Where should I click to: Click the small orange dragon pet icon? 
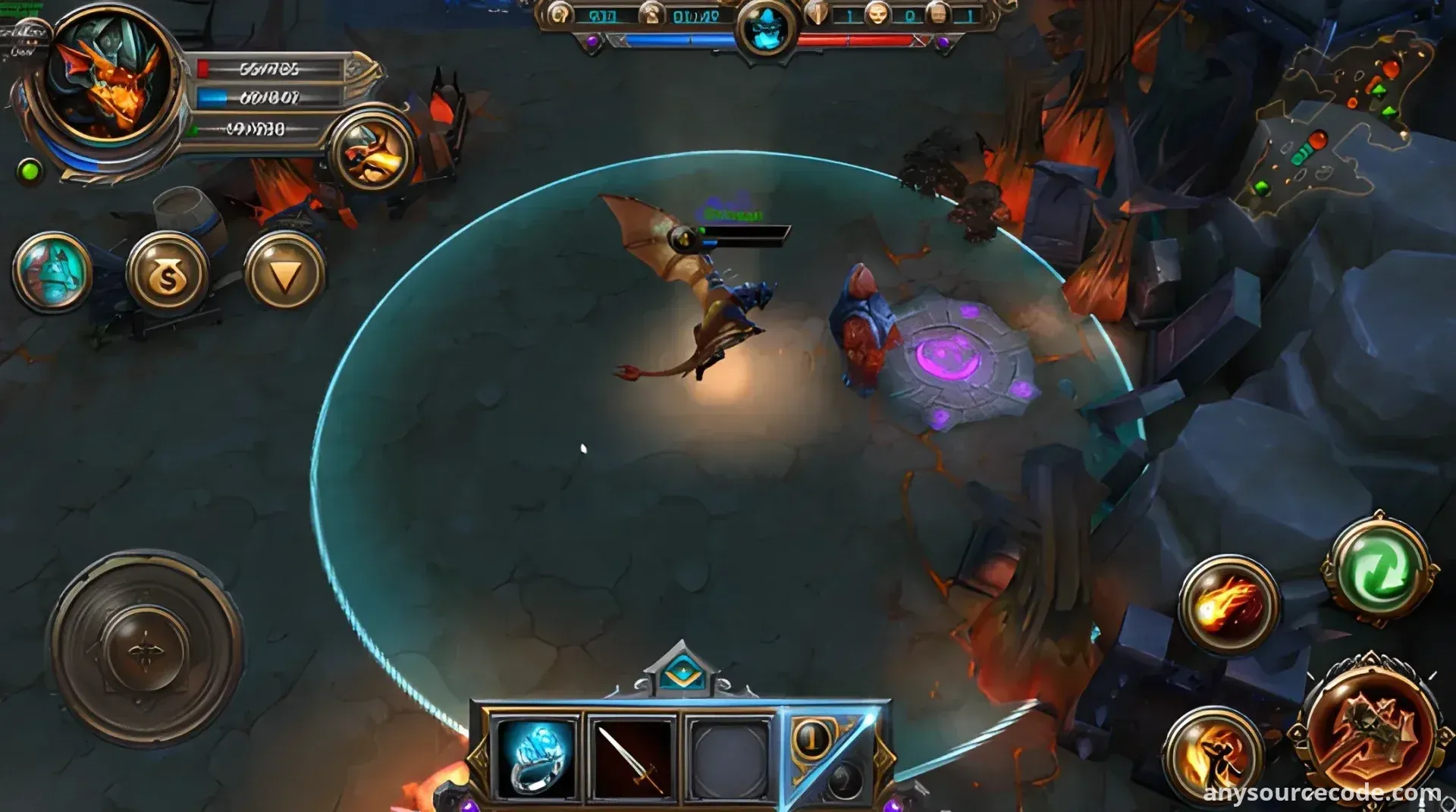click(372, 152)
